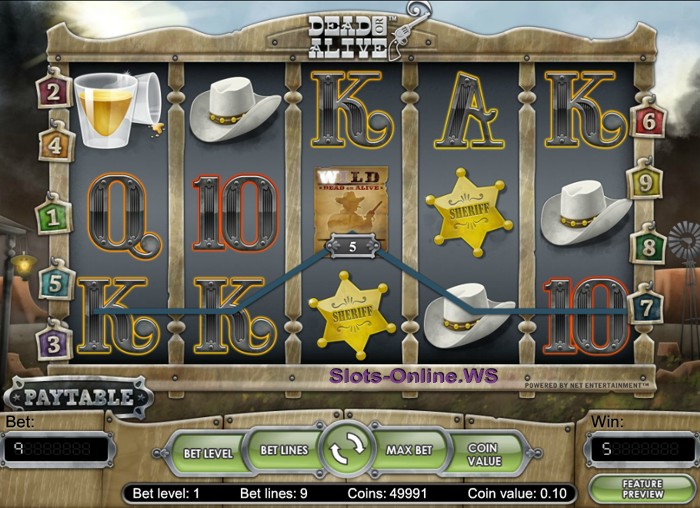The width and height of the screenshot is (700, 508).
Task: Open the Feature Preview
Action: [x=641, y=489]
